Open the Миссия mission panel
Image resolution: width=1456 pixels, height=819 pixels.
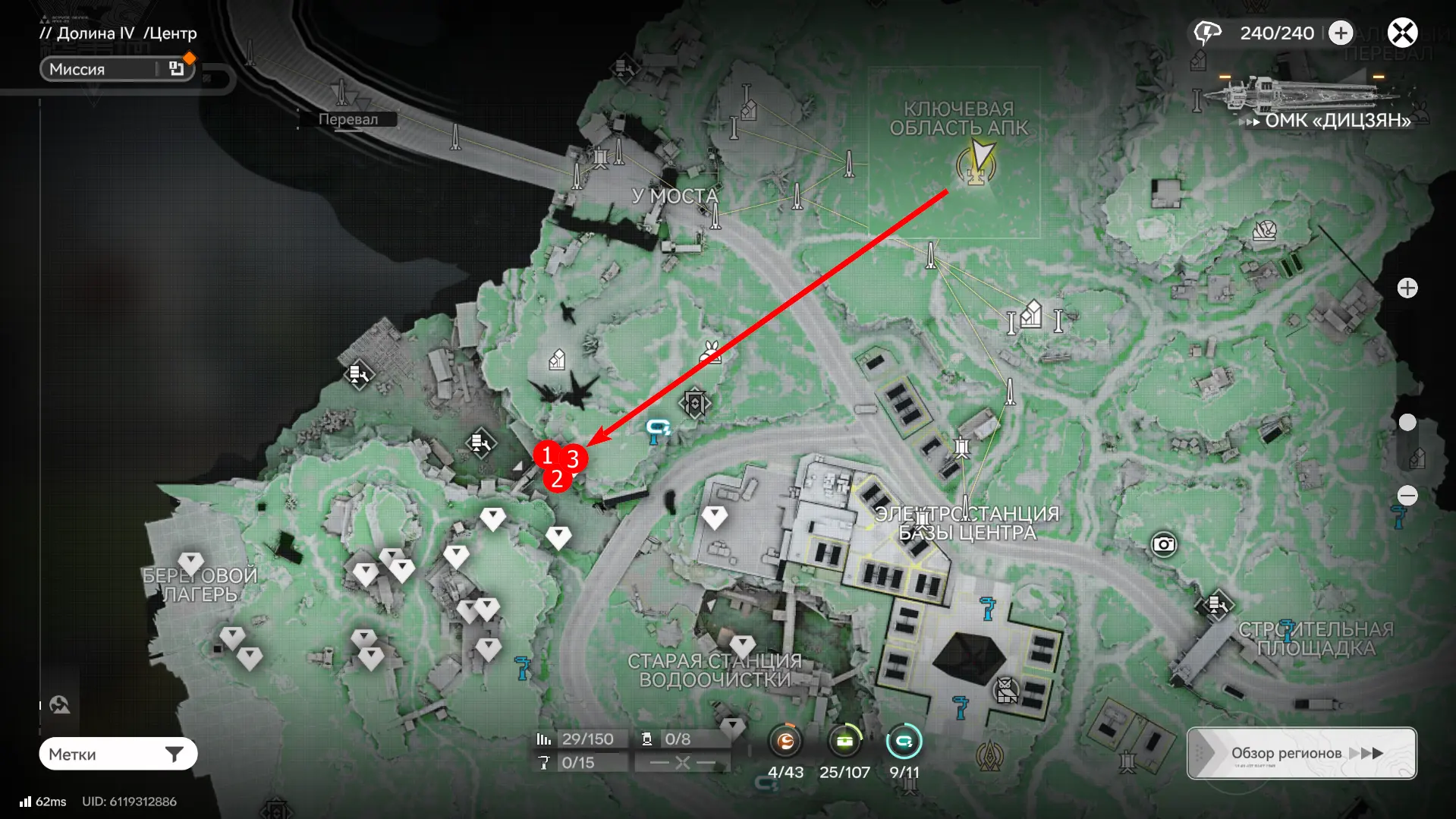[x=118, y=69]
